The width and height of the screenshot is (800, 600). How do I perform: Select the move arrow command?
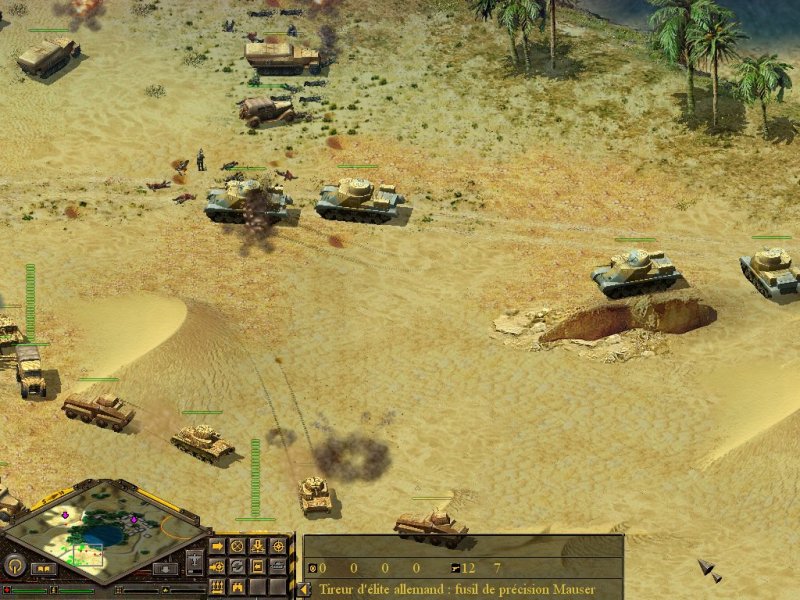[x=217, y=546]
